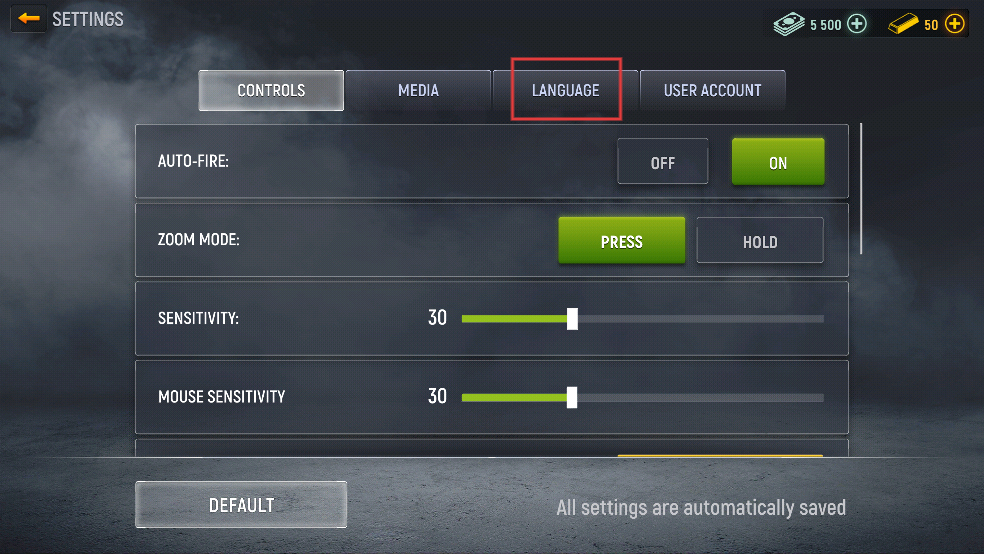Click the Sensitivity slider handle
The height and width of the screenshot is (554, 984).
572,319
